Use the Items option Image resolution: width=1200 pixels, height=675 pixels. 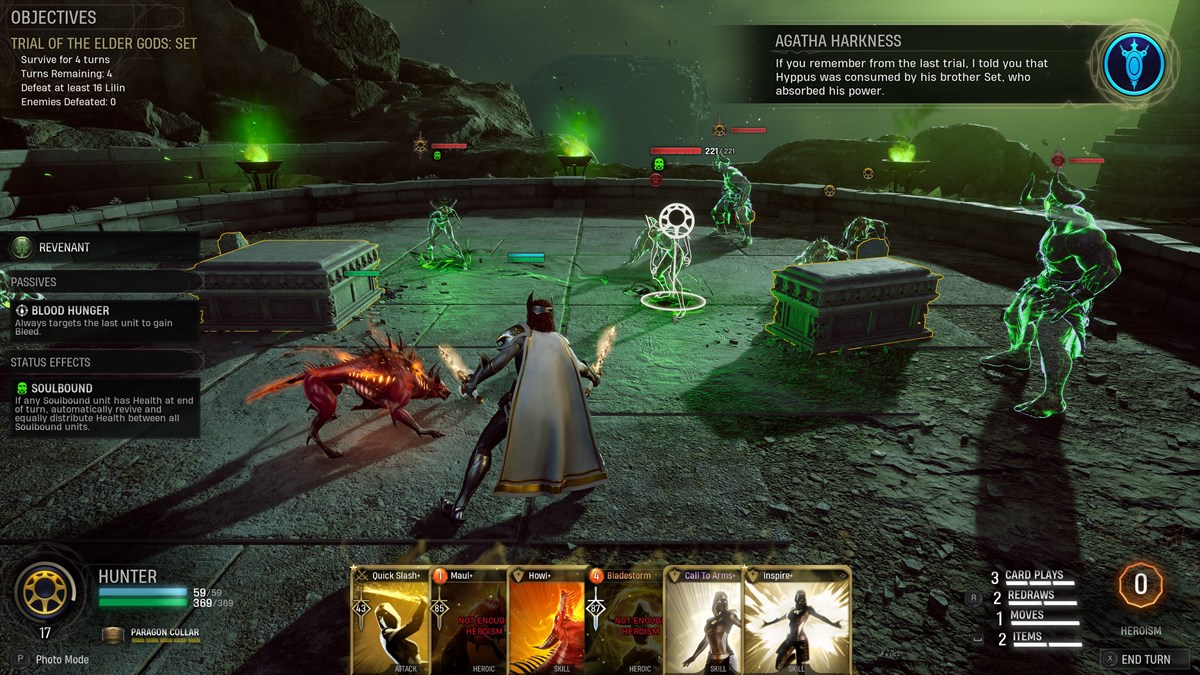coord(1026,637)
